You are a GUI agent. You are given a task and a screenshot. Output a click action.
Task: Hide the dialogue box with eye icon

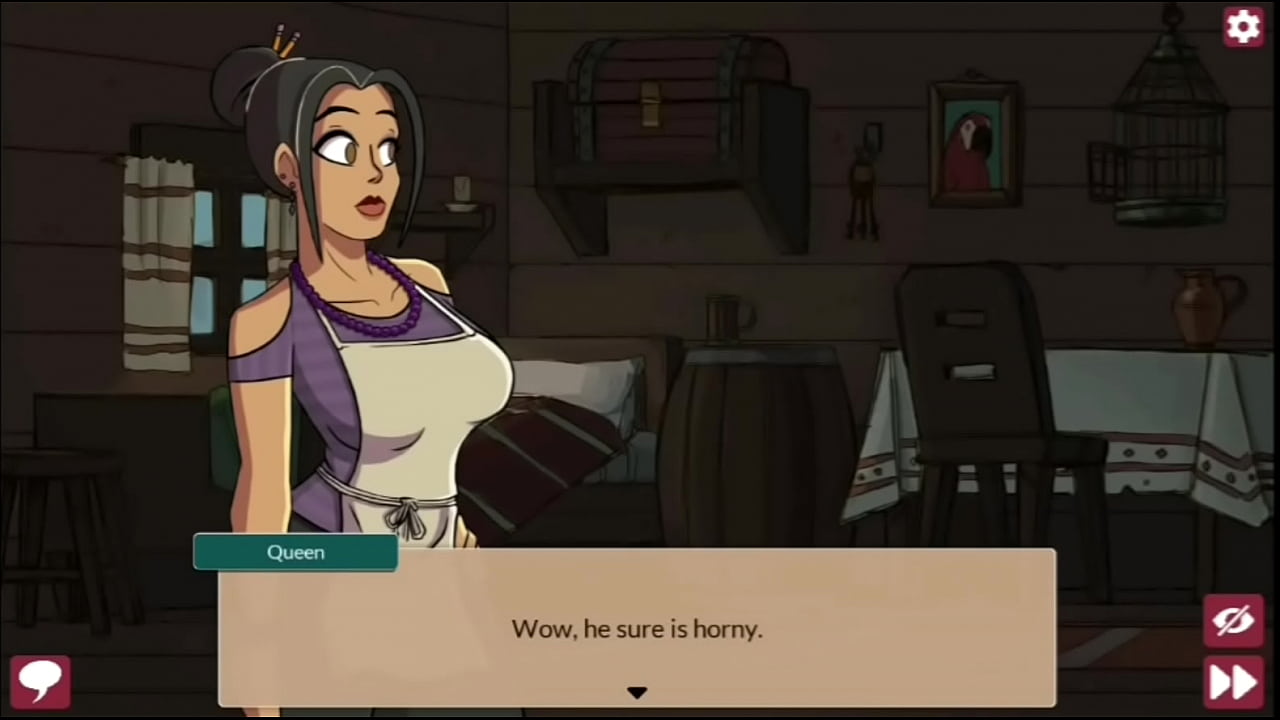[x=1234, y=621]
